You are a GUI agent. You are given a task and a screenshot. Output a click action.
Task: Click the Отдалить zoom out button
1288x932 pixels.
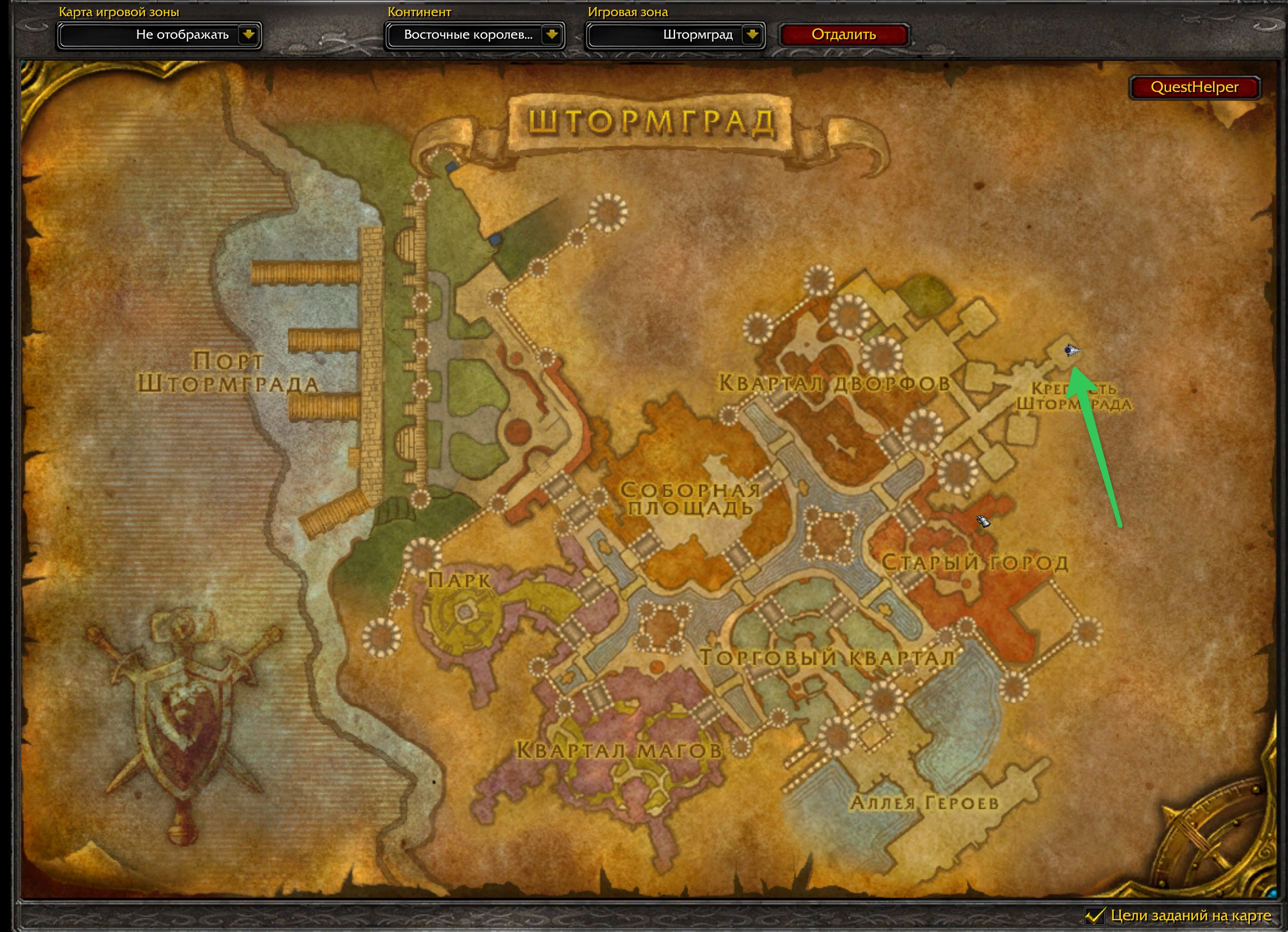tap(843, 35)
